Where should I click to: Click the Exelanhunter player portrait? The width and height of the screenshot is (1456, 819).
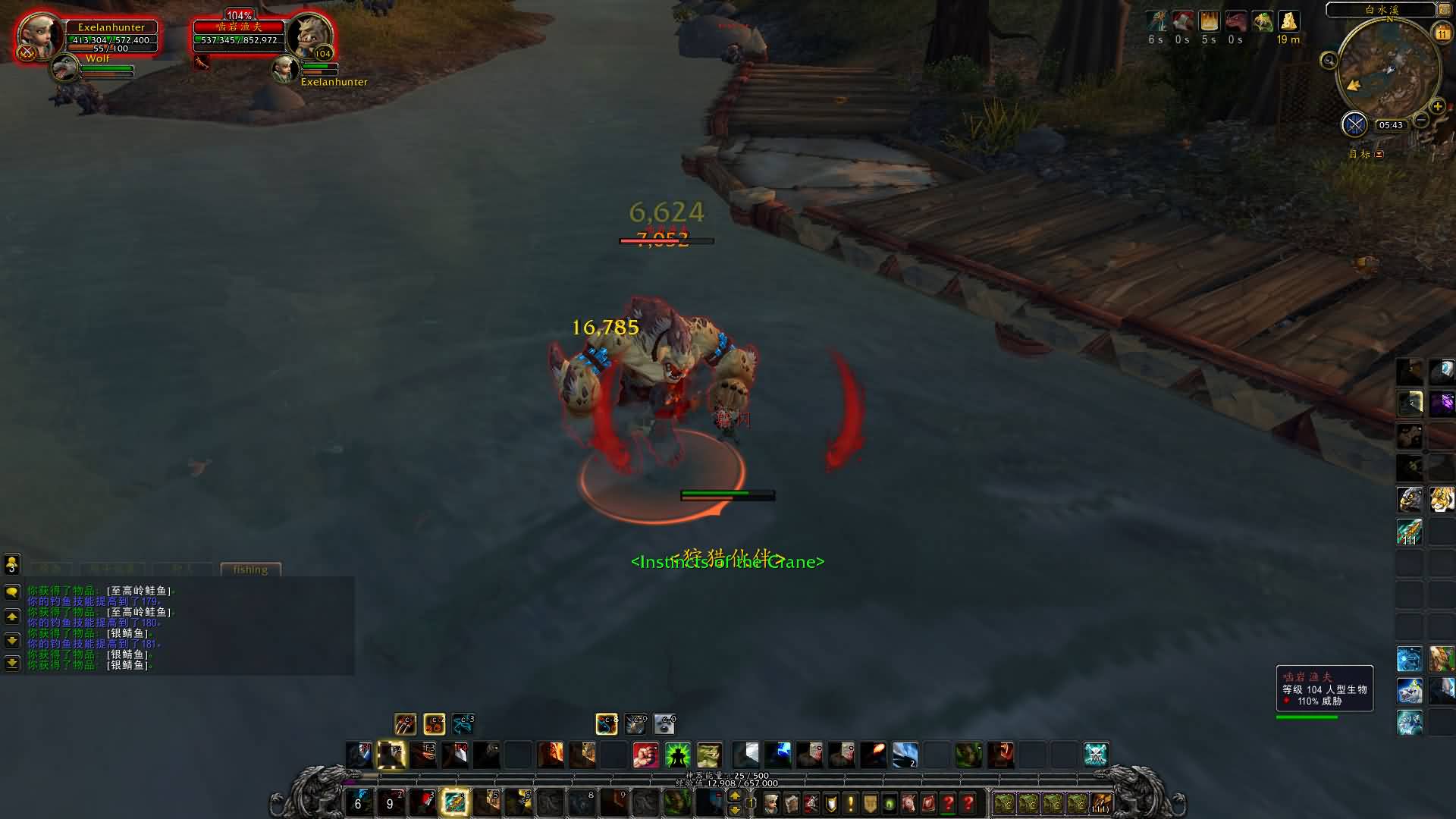35,34
